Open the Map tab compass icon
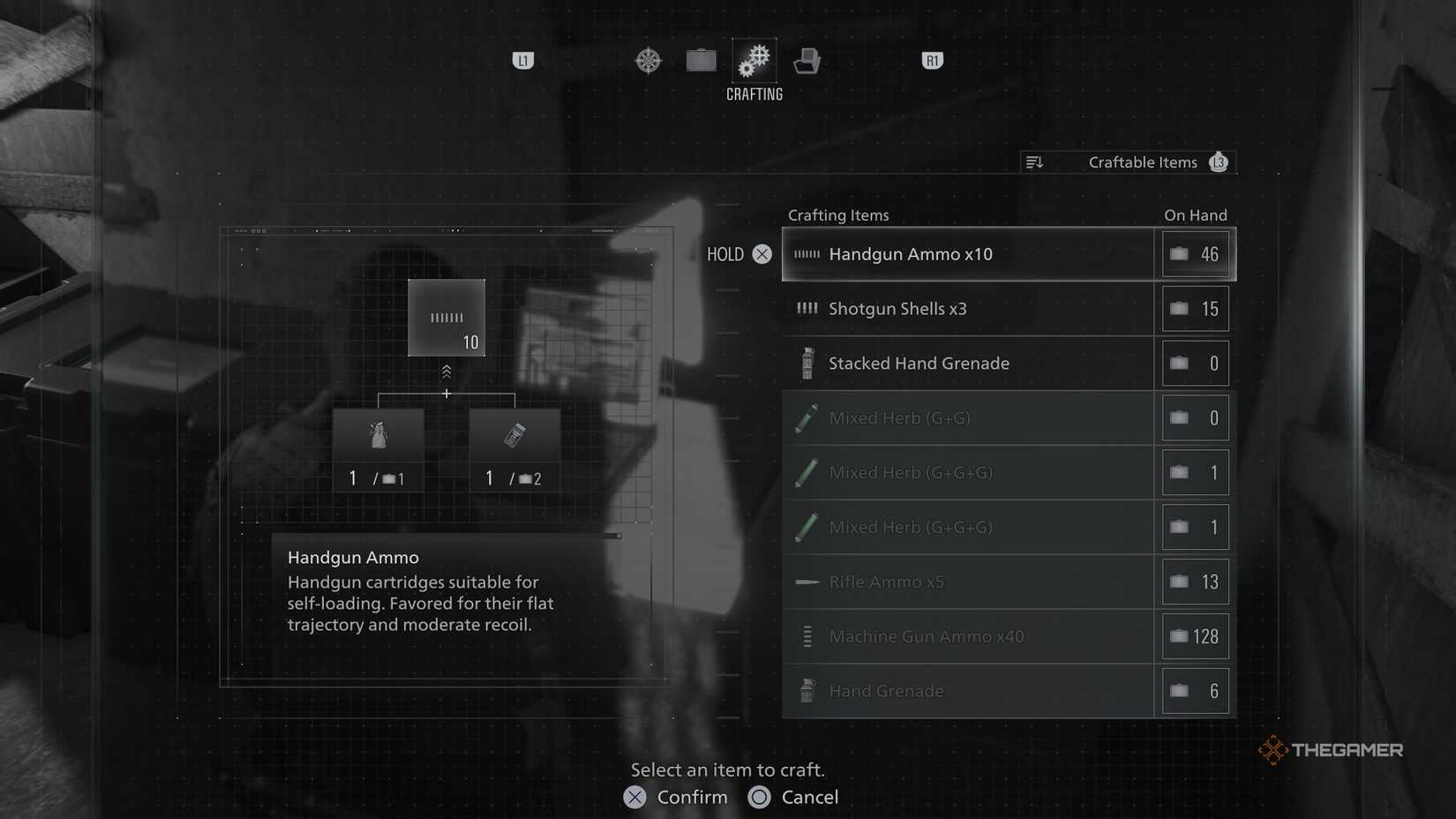 [x=649, y=60]
